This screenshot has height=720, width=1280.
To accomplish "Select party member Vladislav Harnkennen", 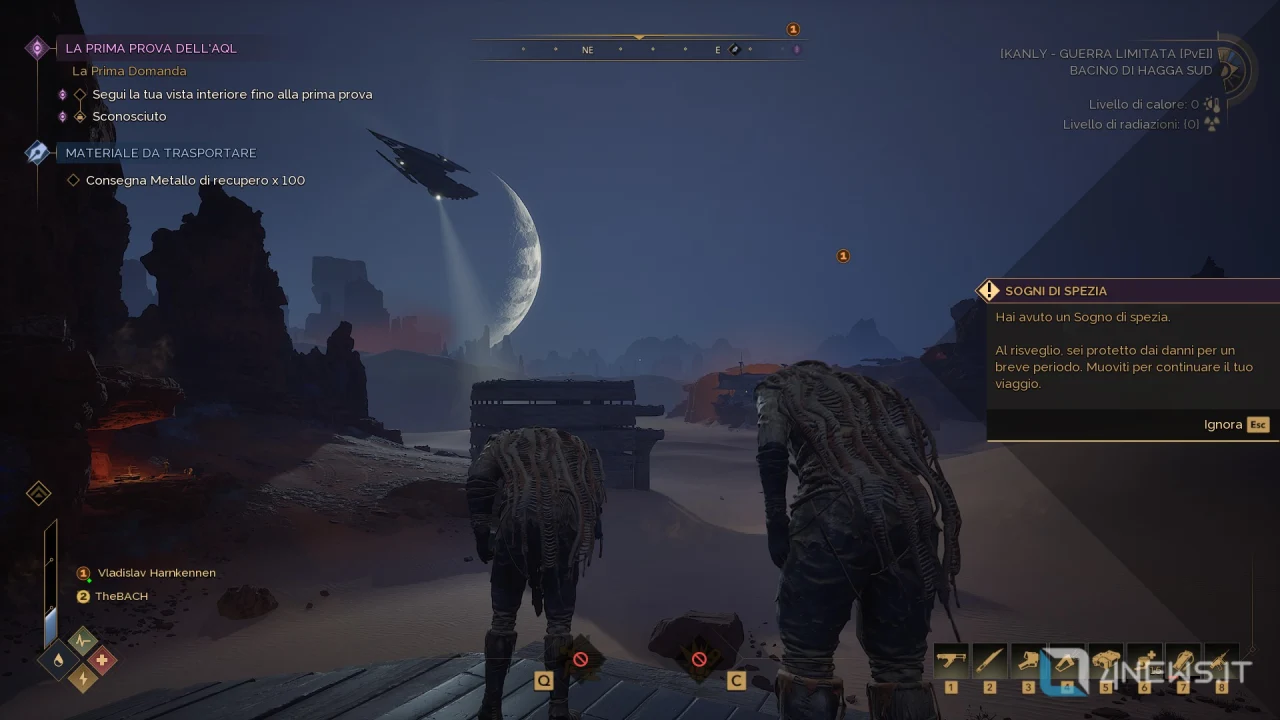I will (x=156, y=573).
